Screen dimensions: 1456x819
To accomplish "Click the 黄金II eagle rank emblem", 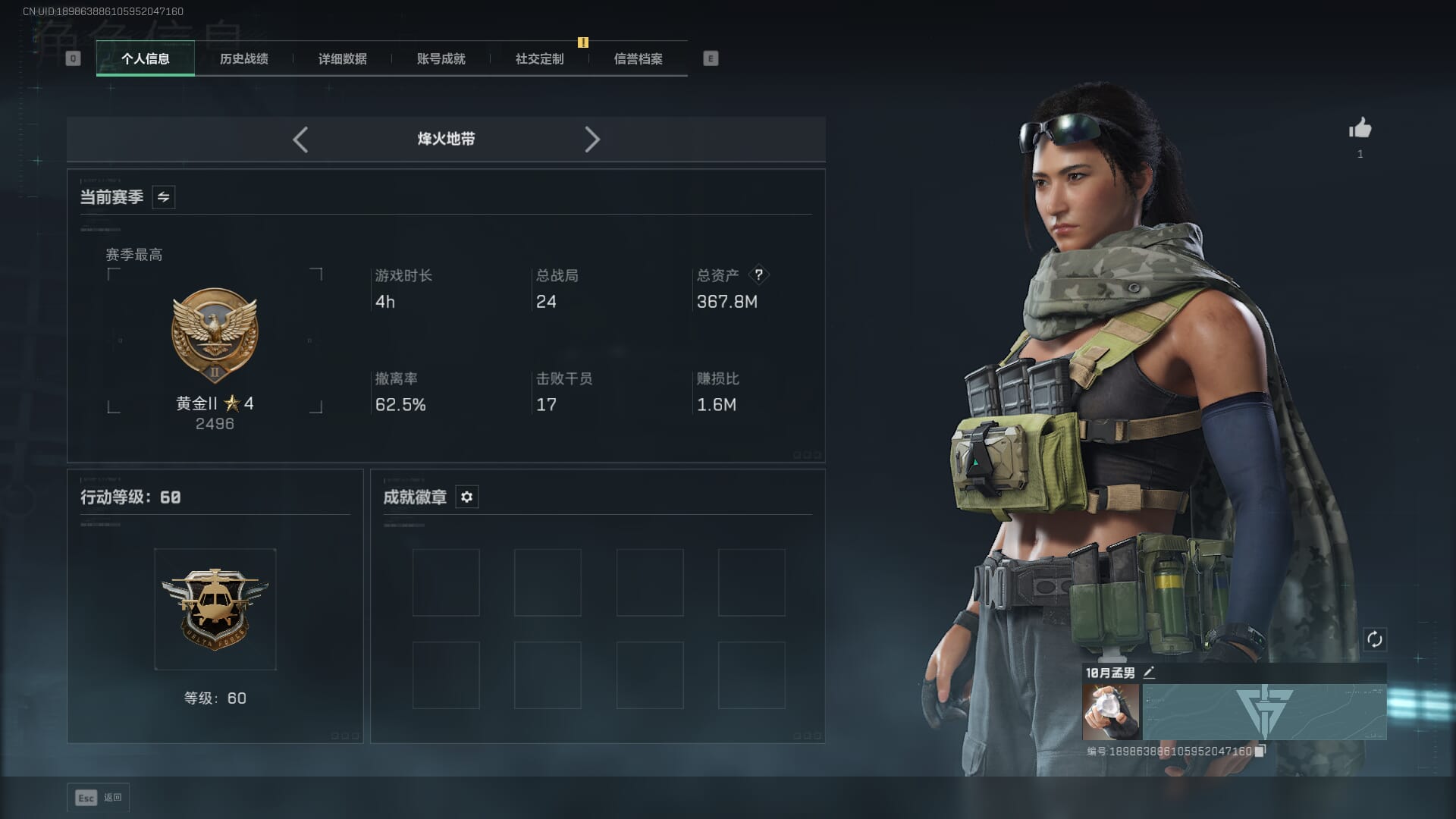I will click(215, 334).
